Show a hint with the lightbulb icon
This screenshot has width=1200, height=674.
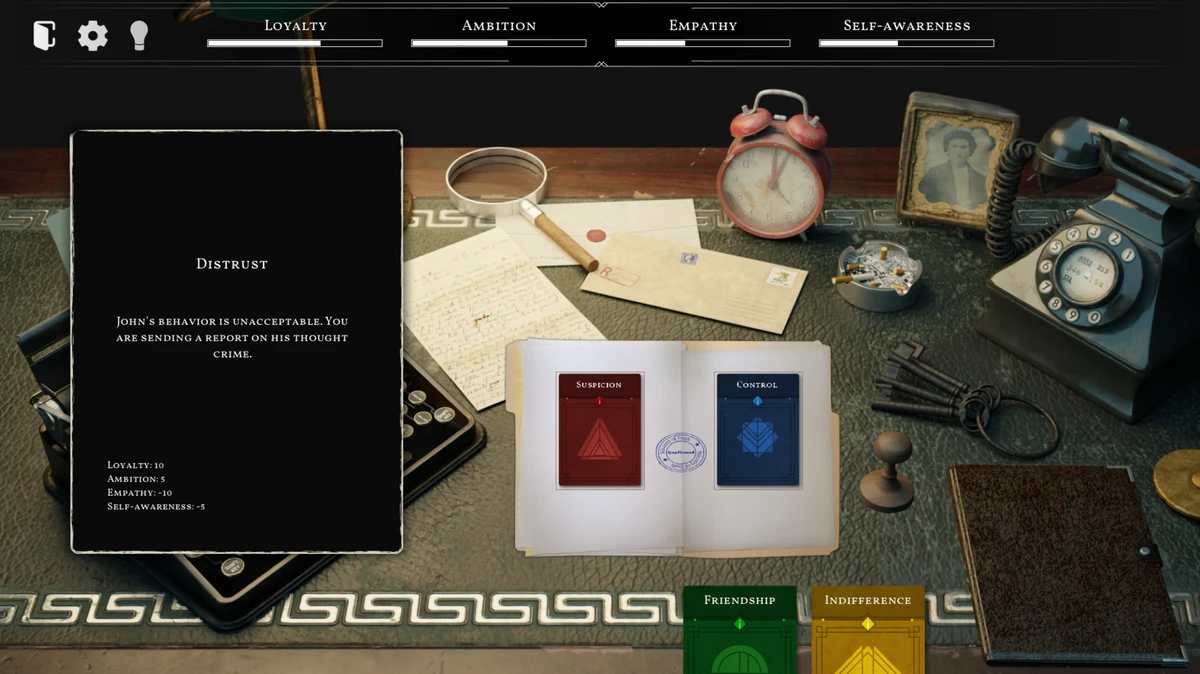point(139,36)
